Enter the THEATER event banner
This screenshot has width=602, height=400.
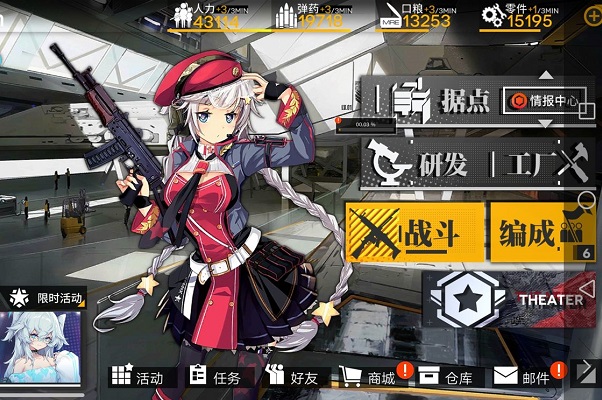pyautogui.click(x=512, y=299)
